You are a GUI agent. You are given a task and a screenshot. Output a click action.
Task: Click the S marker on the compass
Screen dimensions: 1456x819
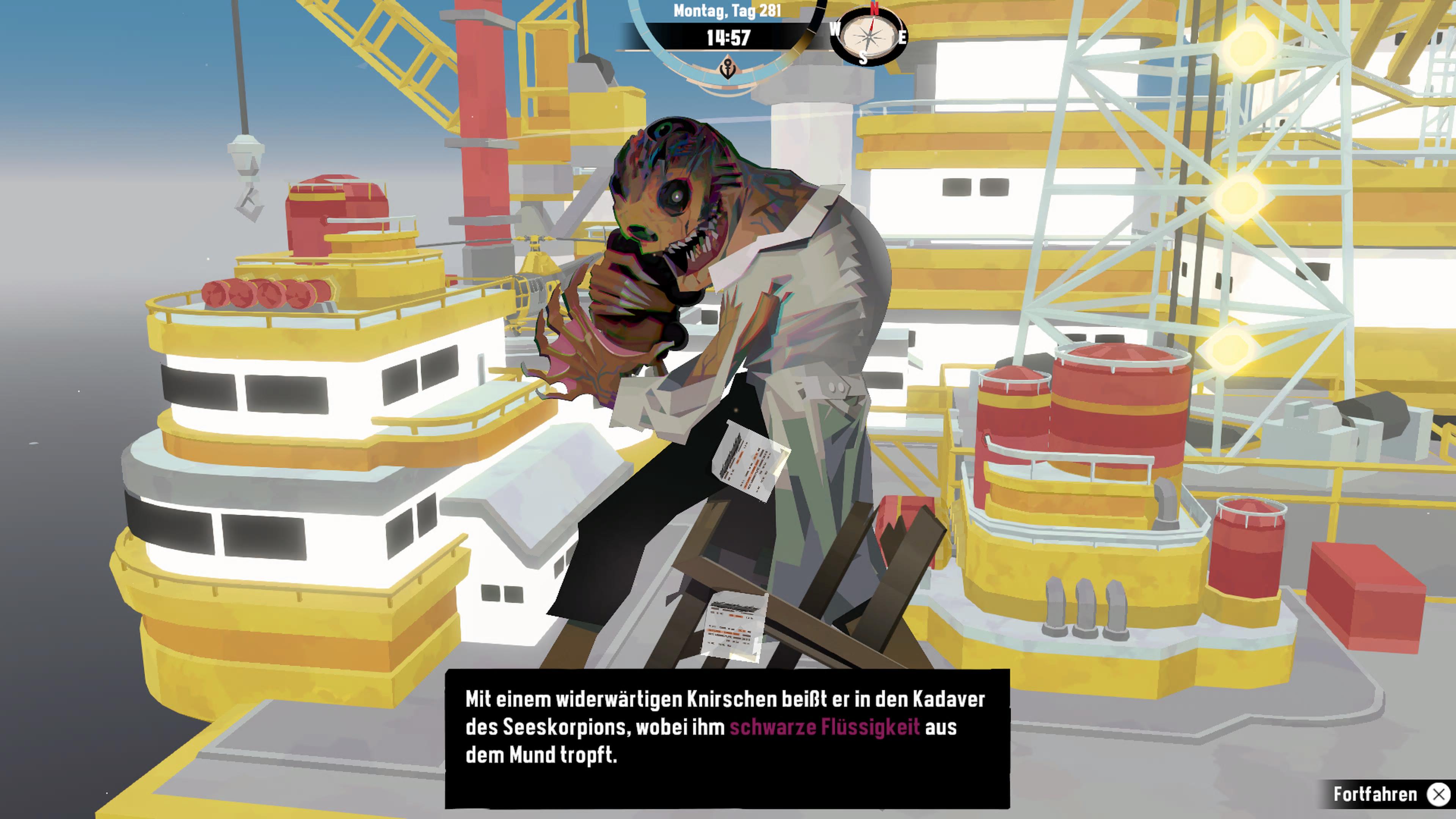pos(863,58)
